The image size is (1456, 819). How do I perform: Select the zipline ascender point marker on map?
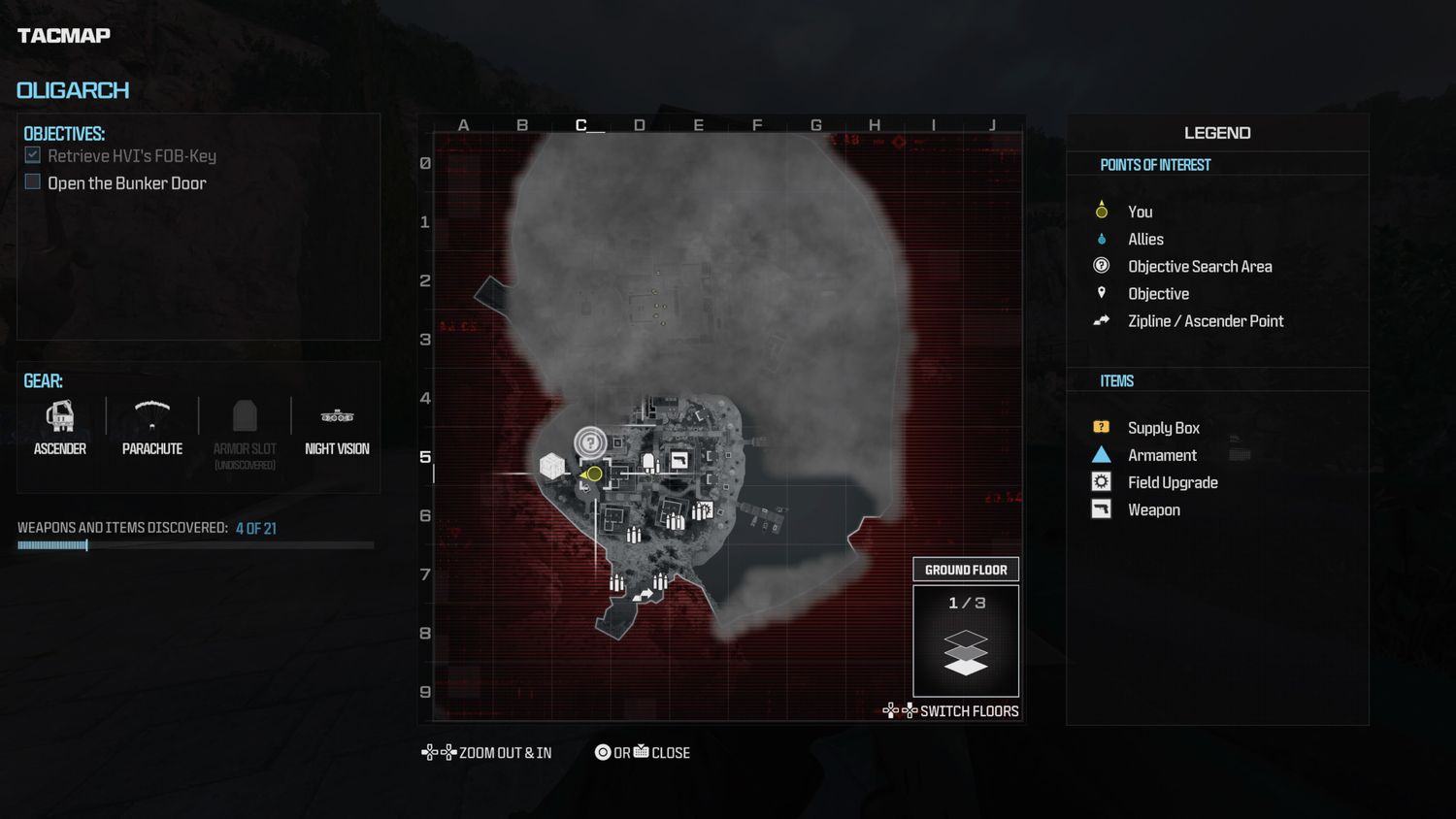pos(644,594)
